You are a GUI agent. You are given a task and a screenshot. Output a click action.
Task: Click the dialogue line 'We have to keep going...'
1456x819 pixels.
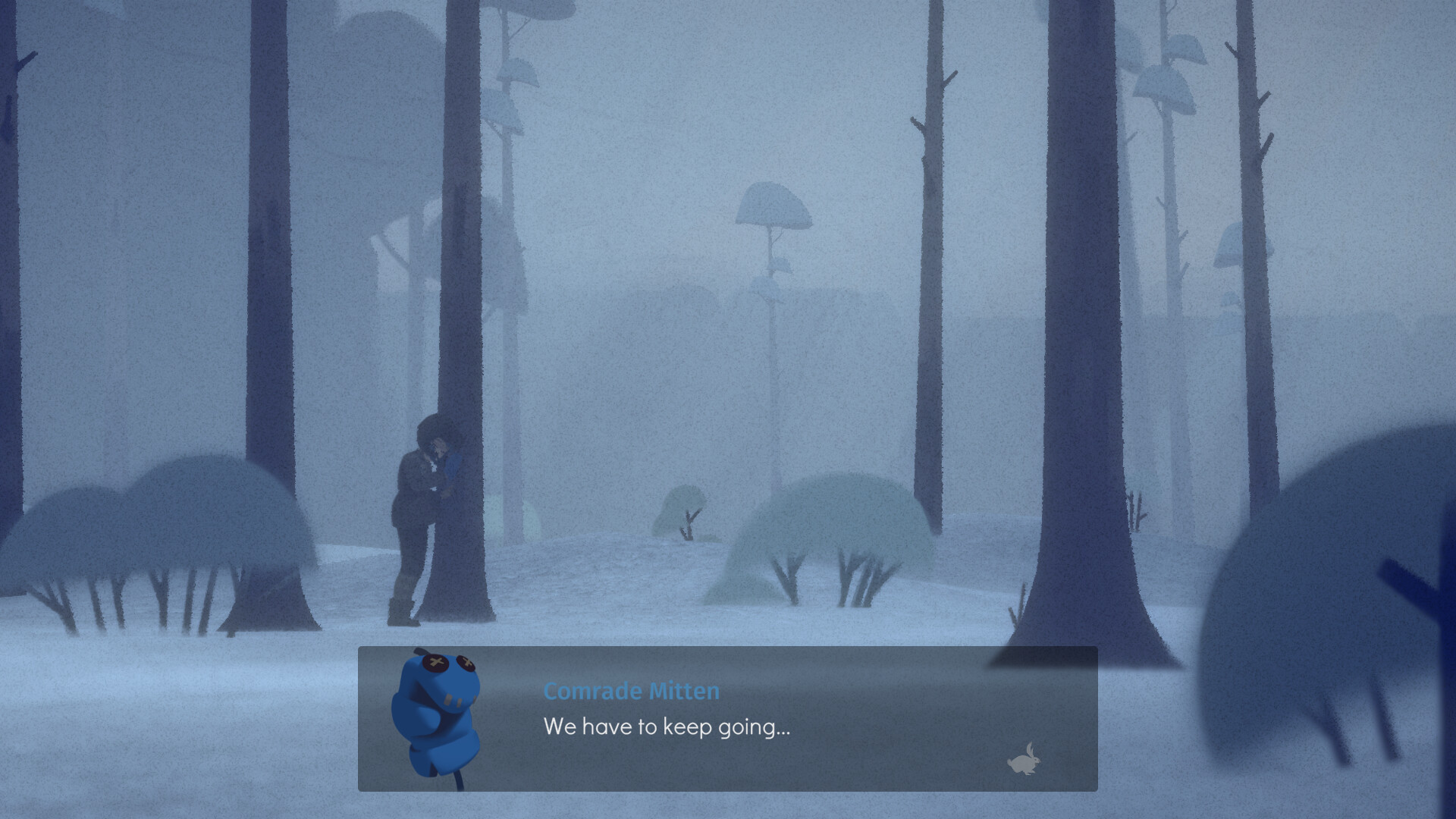click(x=667, y=728)
